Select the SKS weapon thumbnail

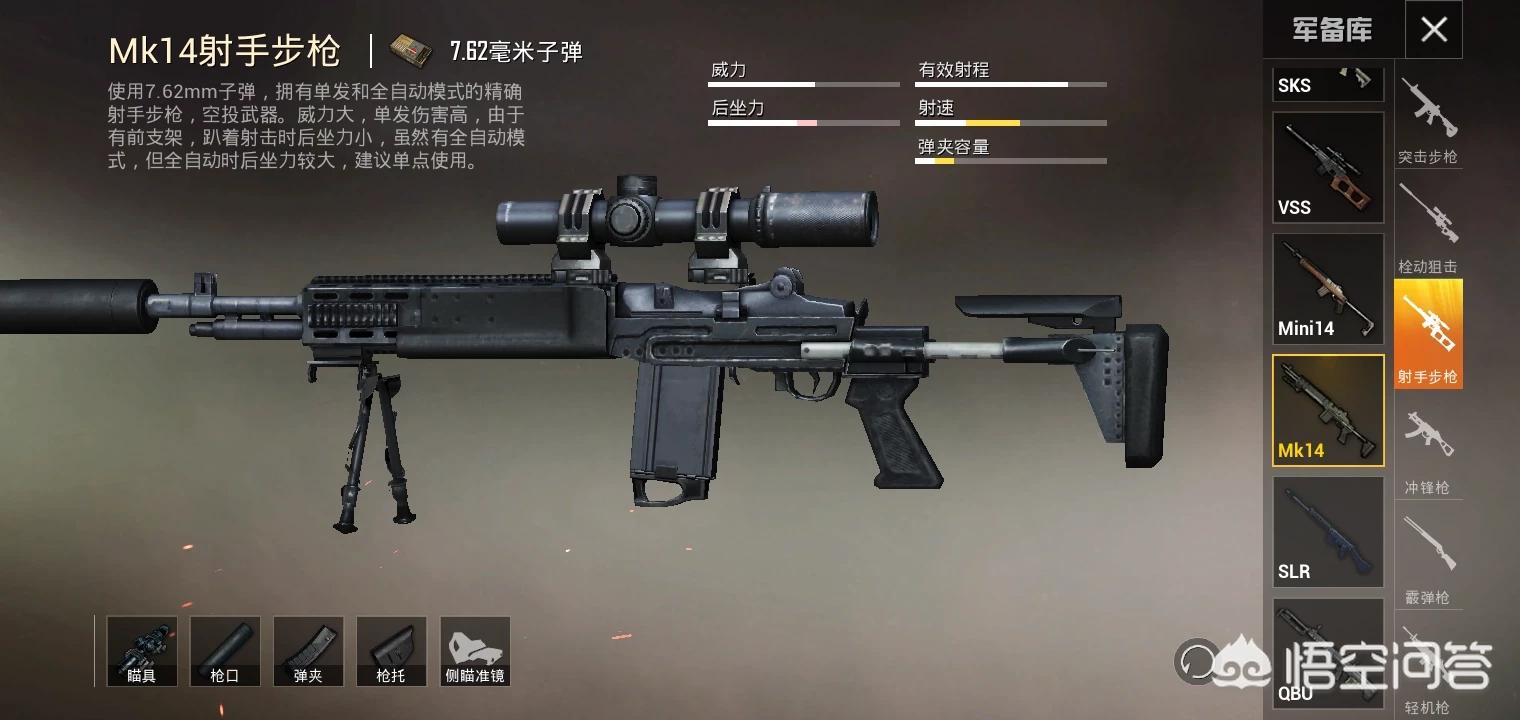(1327, 84)
